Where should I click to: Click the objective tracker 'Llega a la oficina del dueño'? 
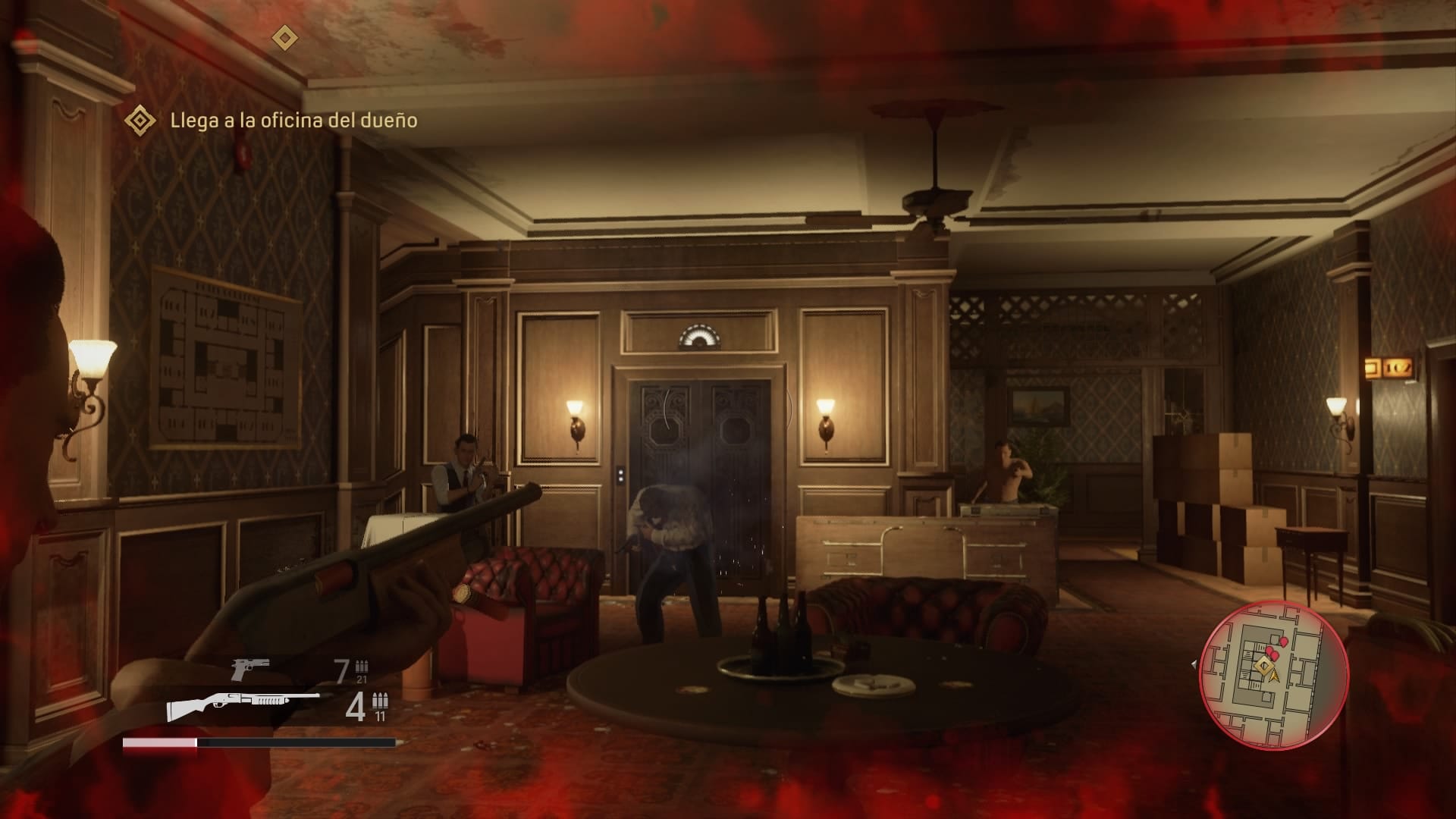293,121
